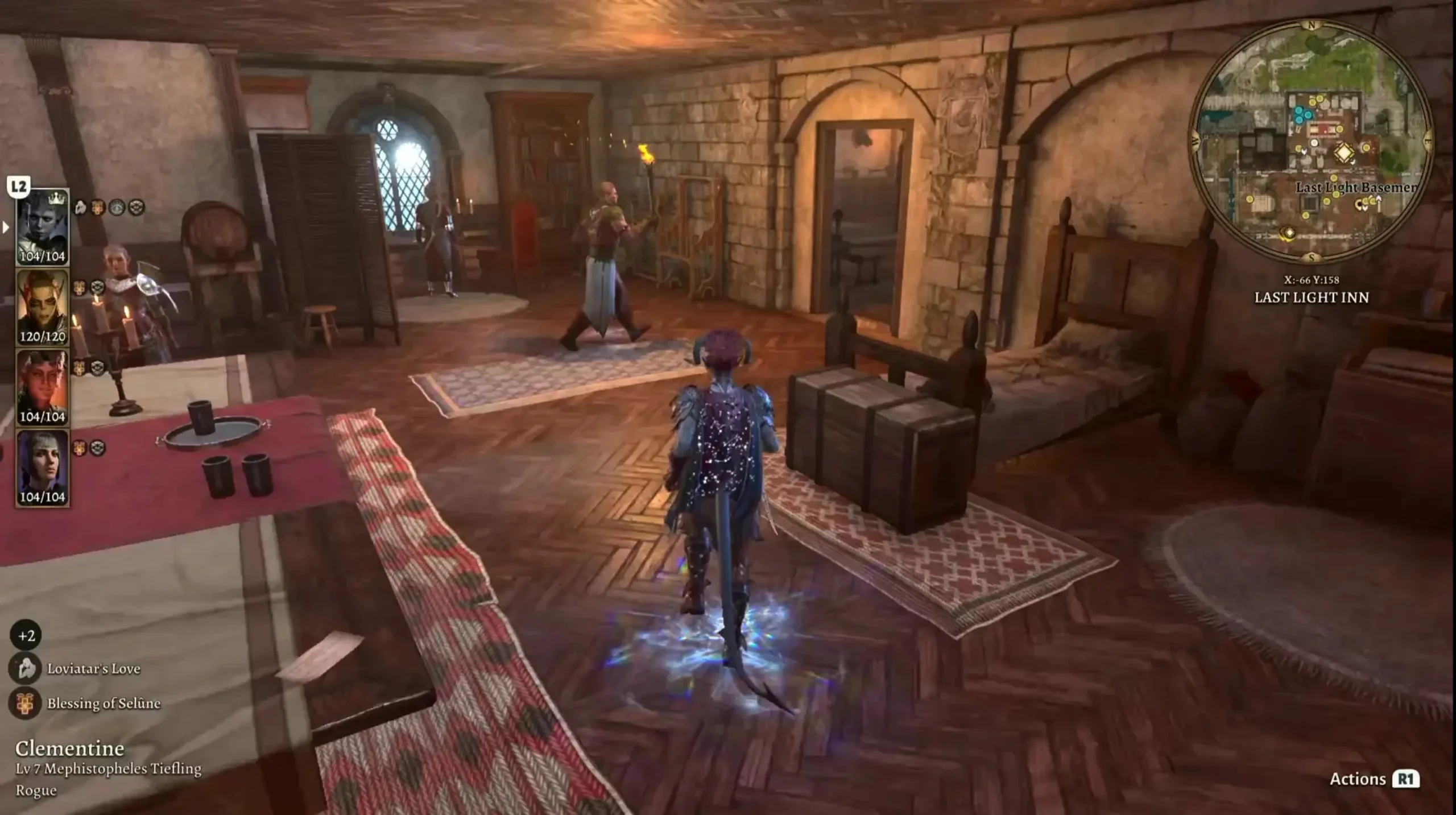Viewport: 1456px width, 815px height.
Task: Inspect the Blessing of Selûne condition icon
Action: point(25,704)
